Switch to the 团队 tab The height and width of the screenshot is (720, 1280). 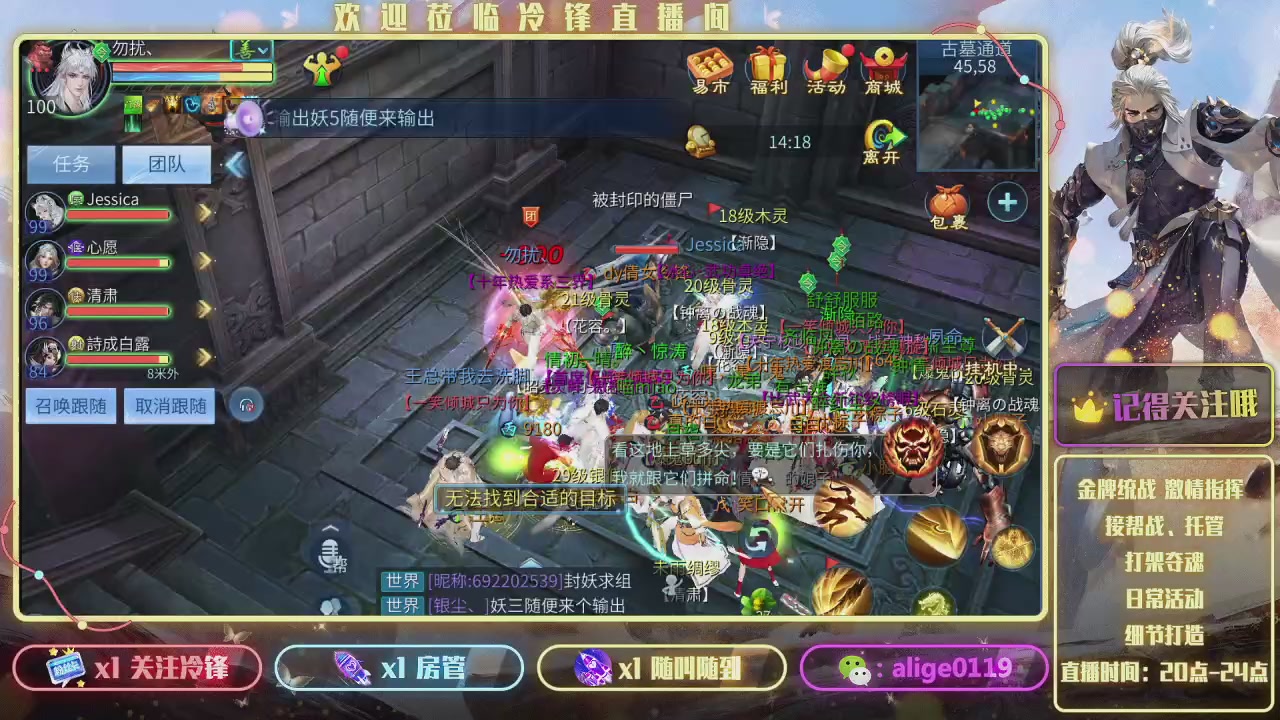click(166, 163)
